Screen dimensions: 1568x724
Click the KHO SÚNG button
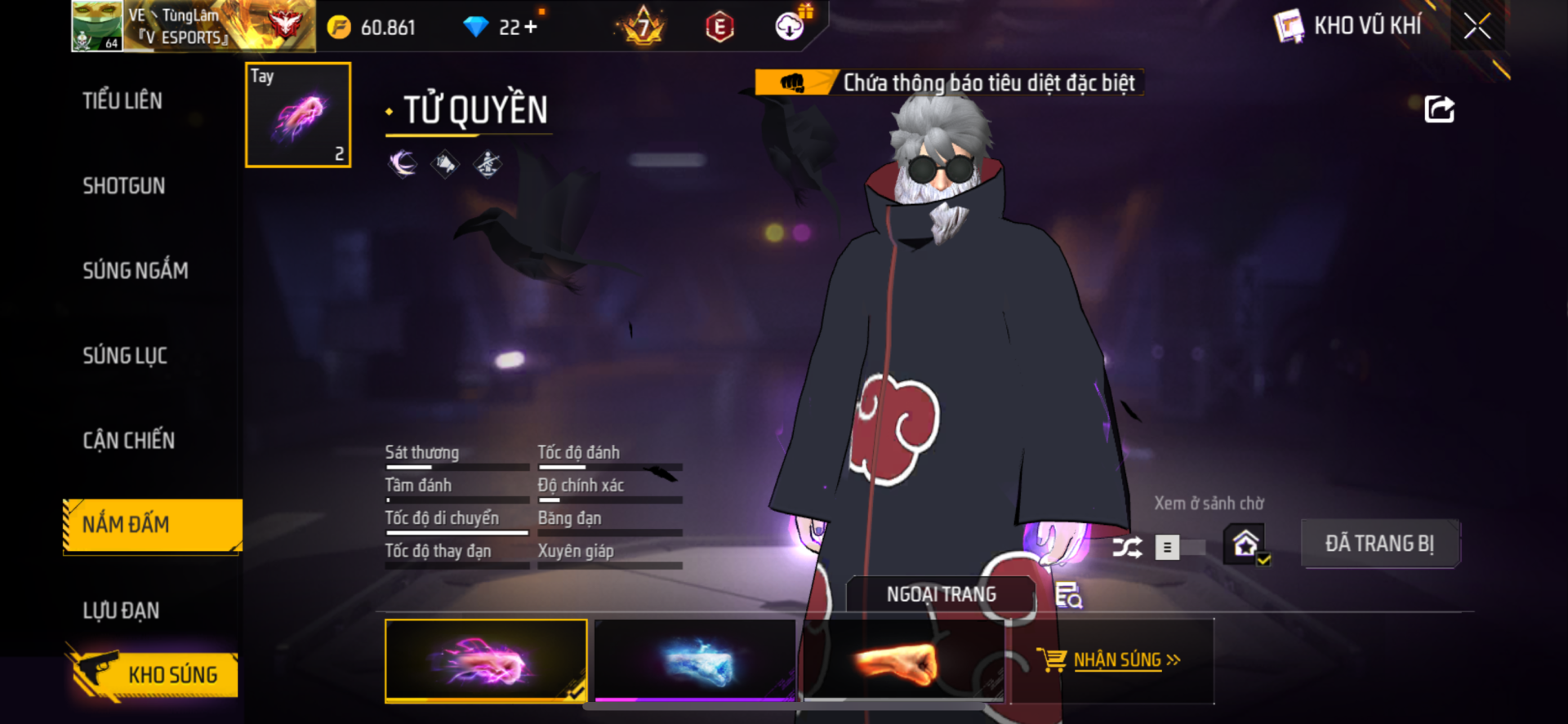[155, 675]
